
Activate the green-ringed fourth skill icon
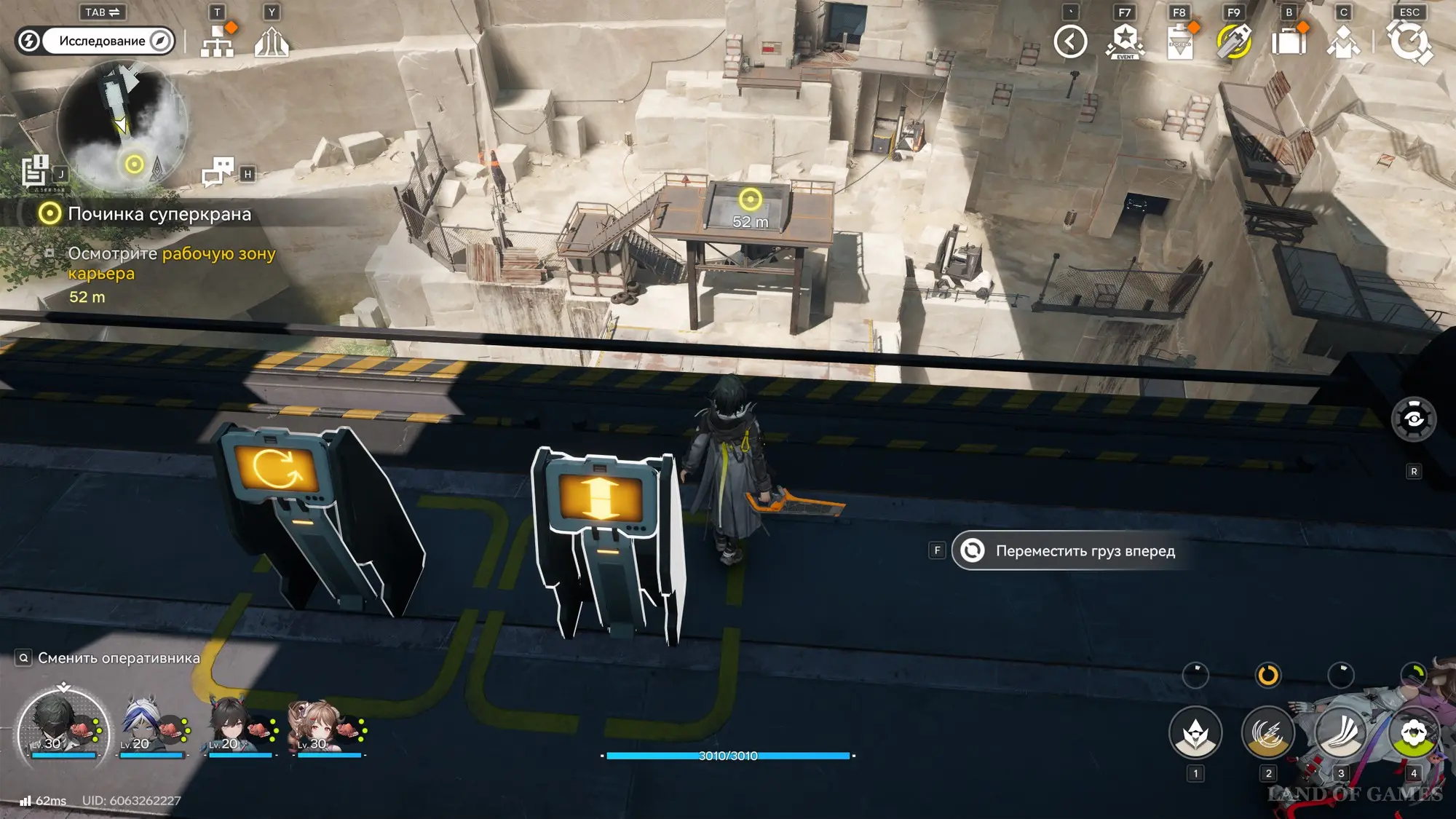(1413, 733)
